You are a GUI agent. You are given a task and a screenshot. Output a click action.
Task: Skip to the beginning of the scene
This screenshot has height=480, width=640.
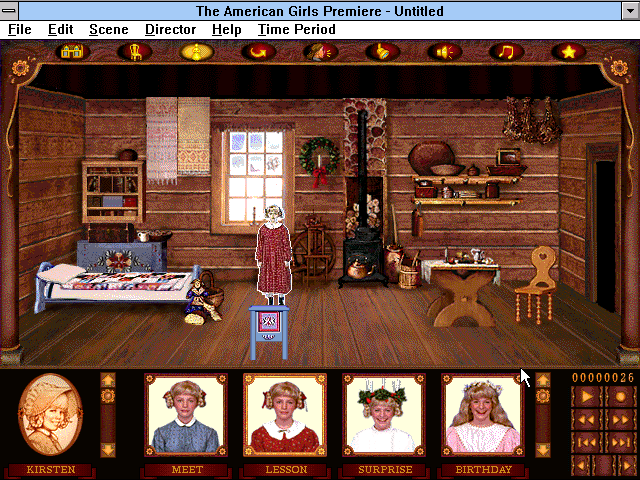pyautogui.click(x=585, y=442)
